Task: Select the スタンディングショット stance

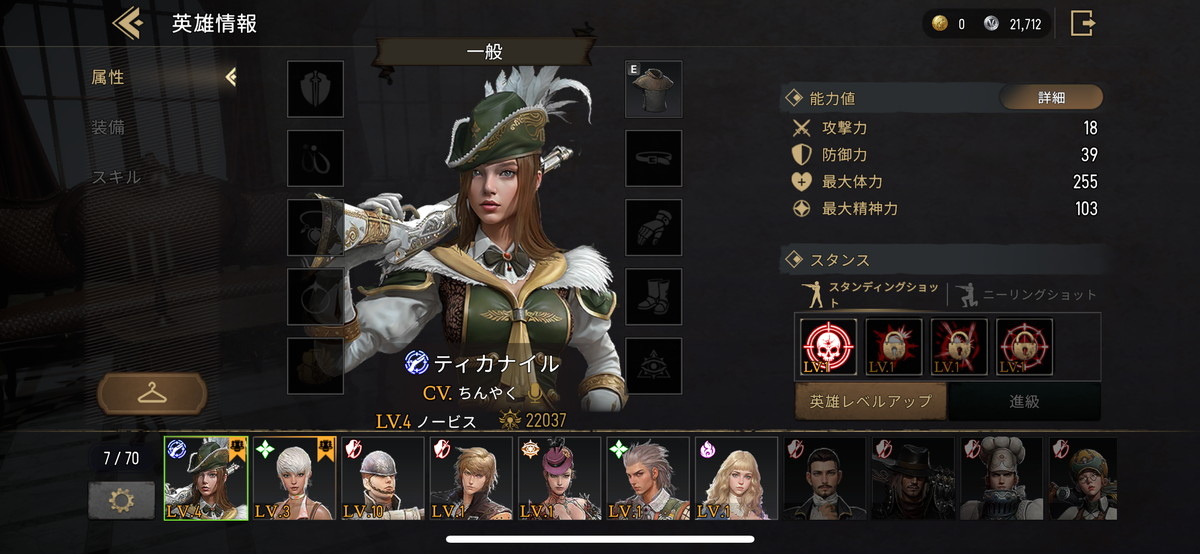Action: [870, 295]
